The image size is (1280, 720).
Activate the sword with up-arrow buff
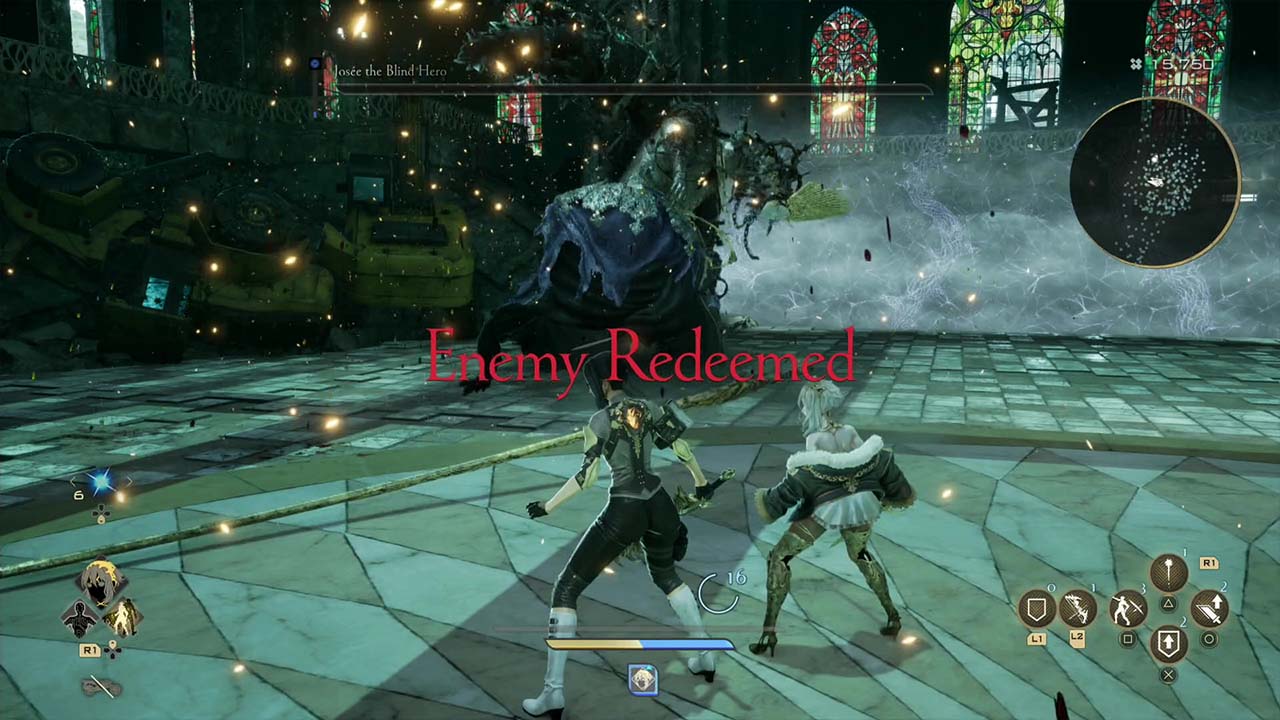(x=1209, y=608)
